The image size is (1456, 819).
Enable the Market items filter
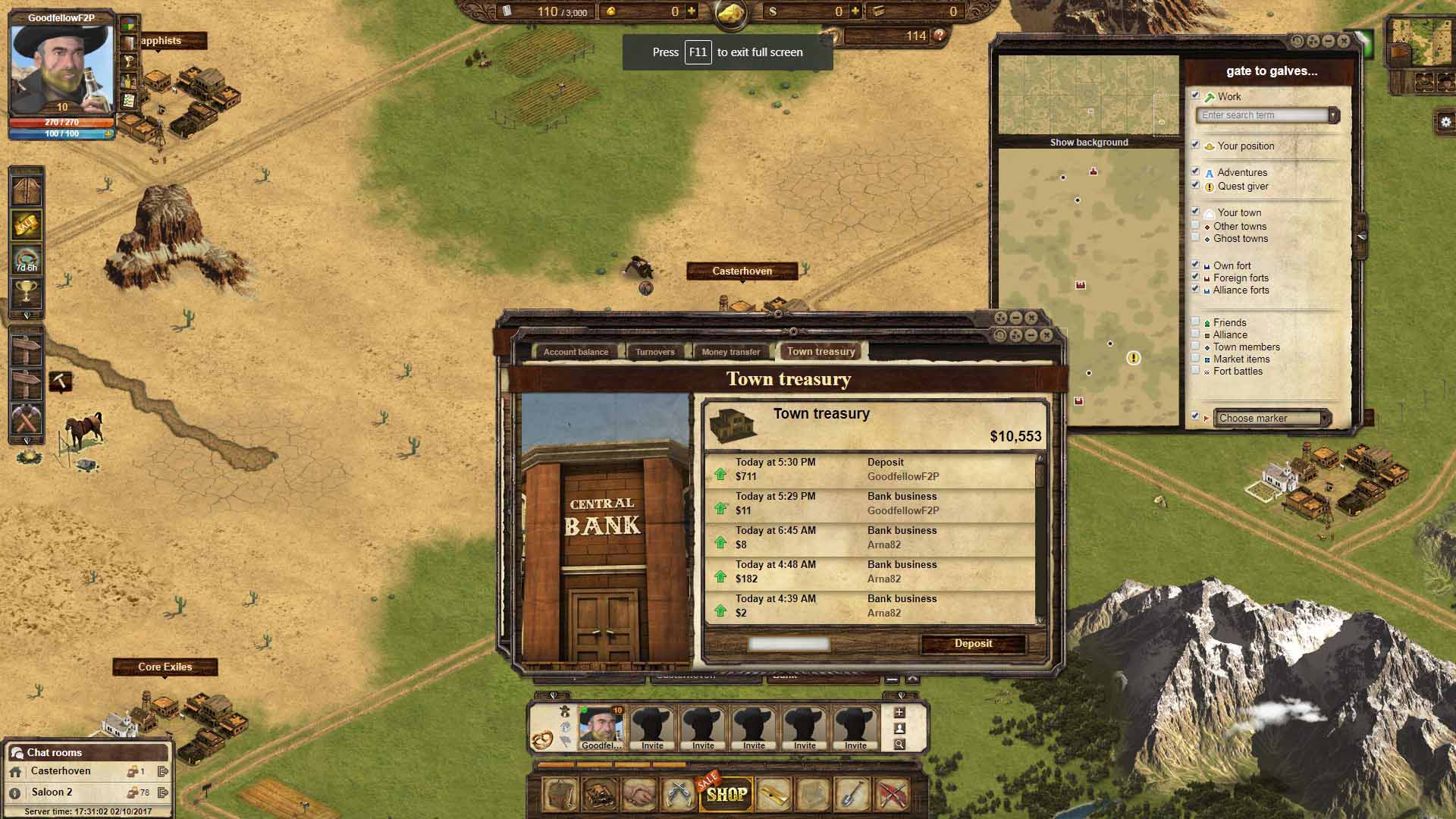point(1196,359)
